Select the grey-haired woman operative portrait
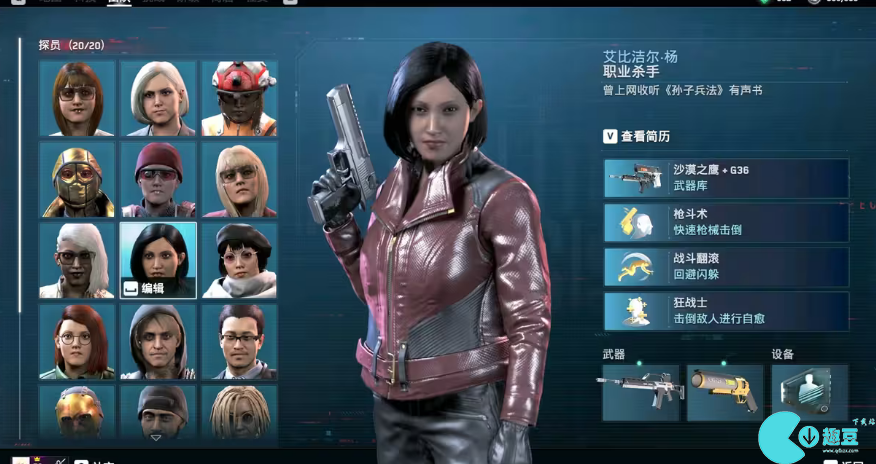The width and height of the screenshot is (876, 464). 158,98
